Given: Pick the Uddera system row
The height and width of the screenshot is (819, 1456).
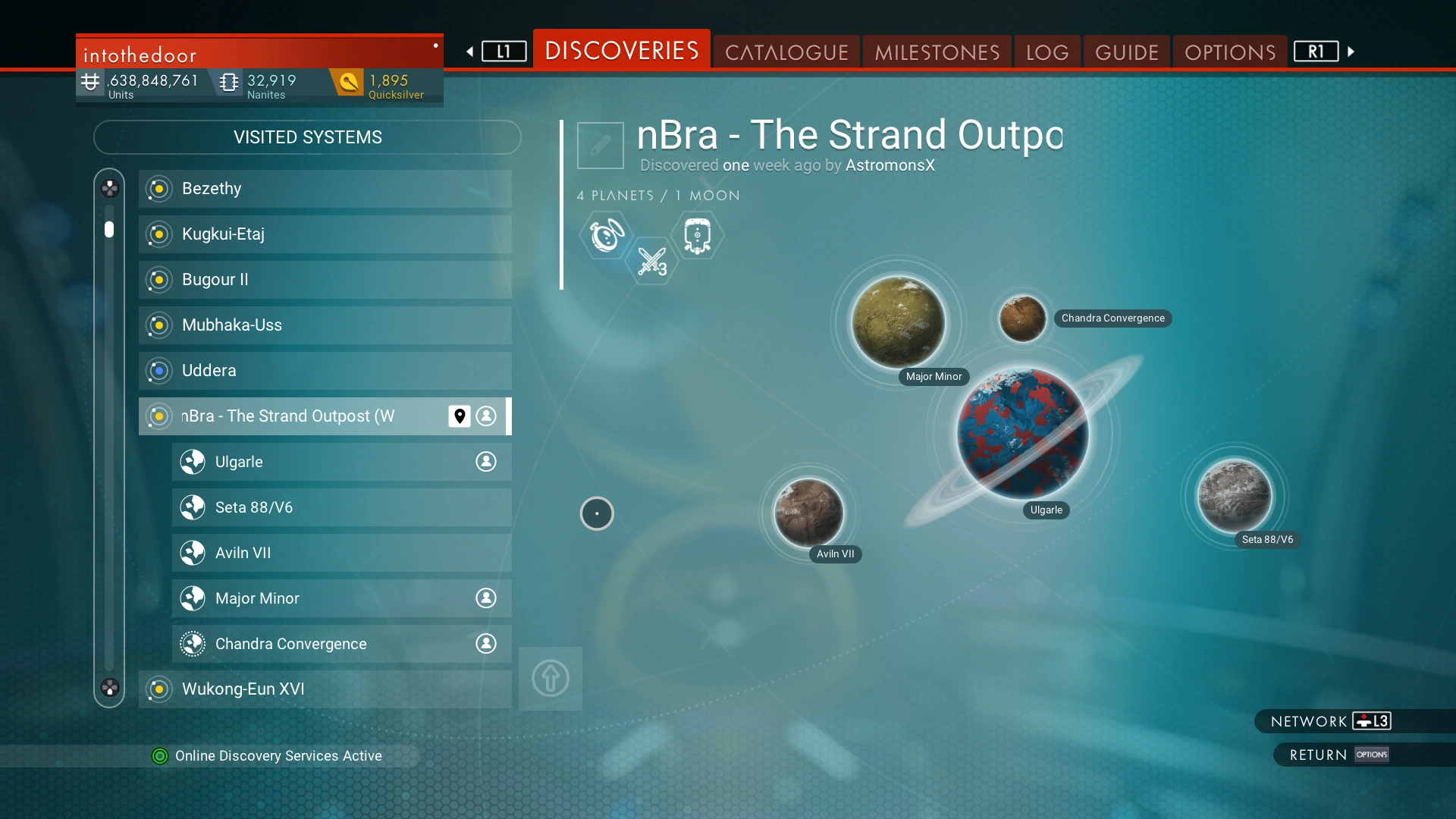Looking at the screenshot, I should tap(325, 371).
